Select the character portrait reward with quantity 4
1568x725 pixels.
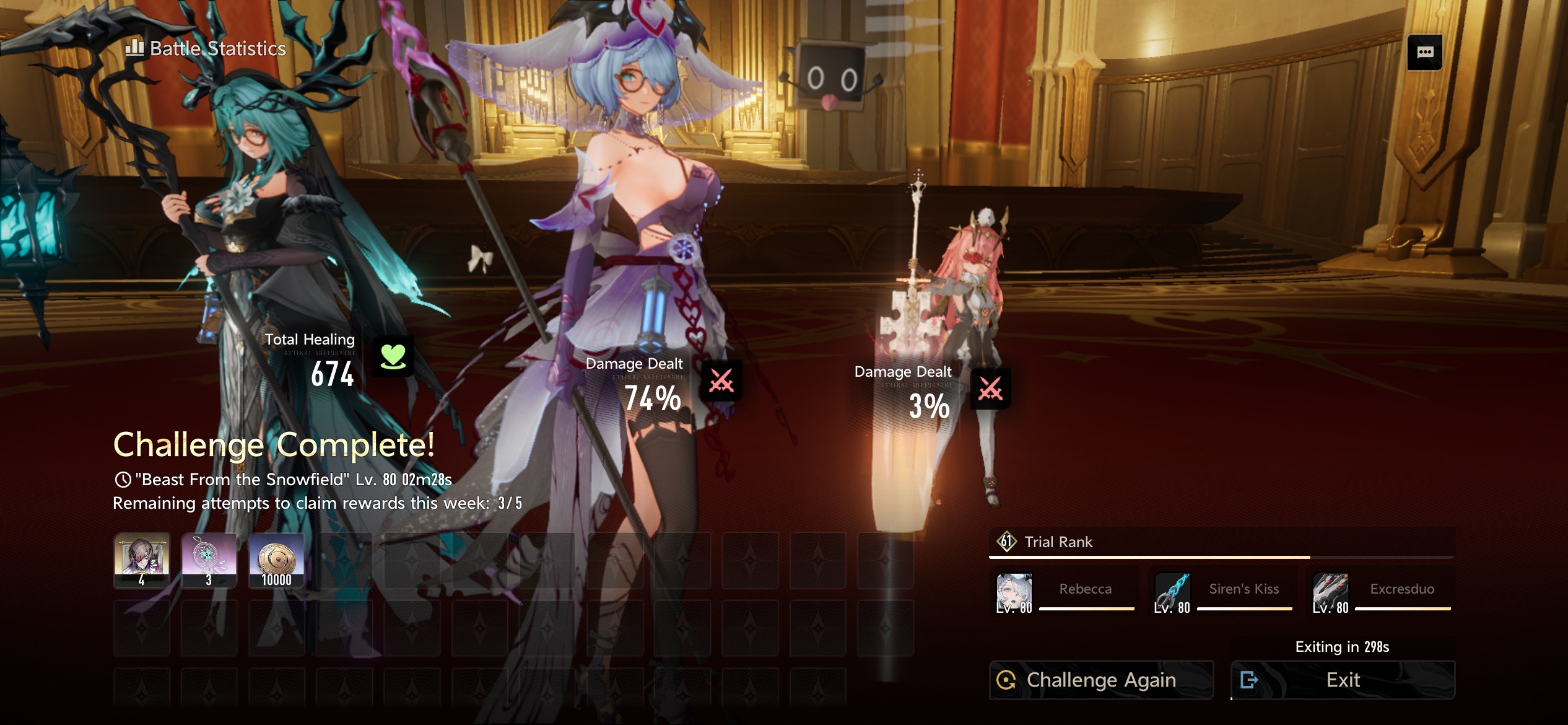142,560
